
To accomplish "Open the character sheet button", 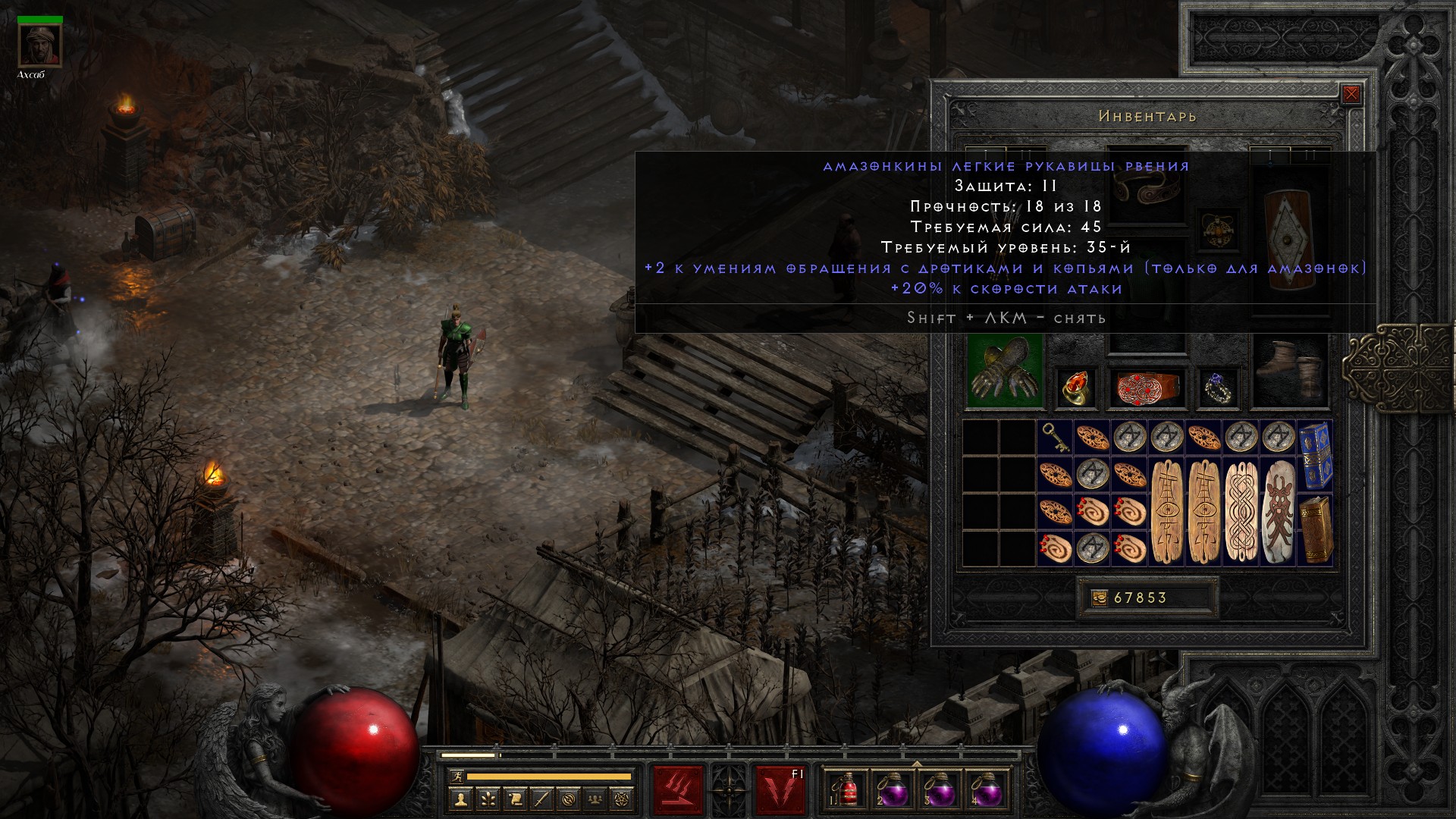I will (461, 799).
